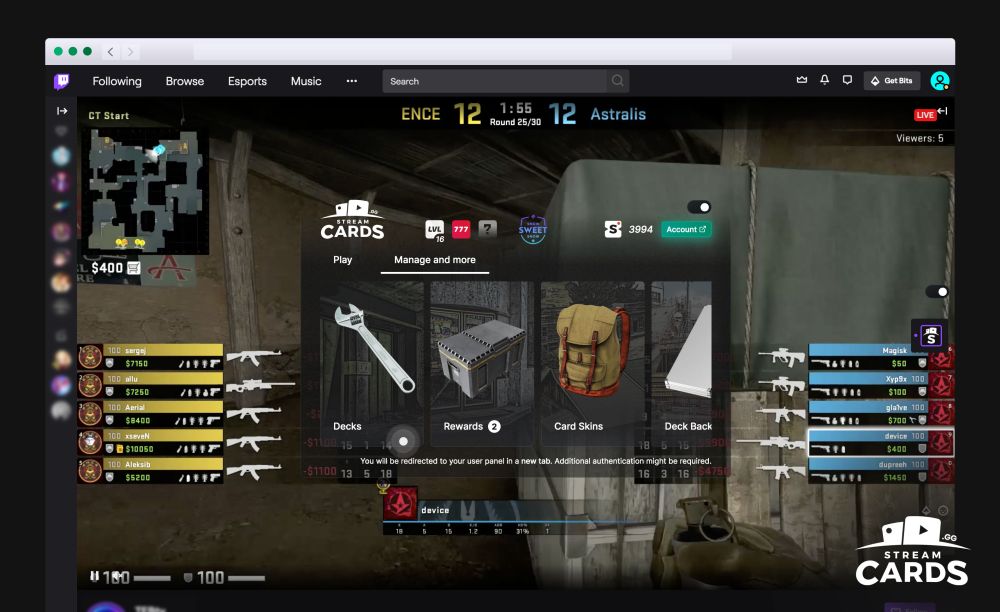
Task: Select the Manage and more tab
Action: [434, 260]
